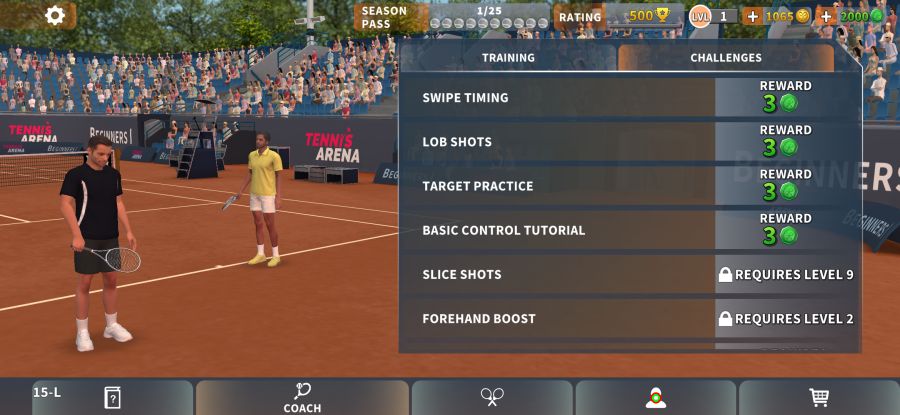Open the shopping cart store
This screenshot has width=900, height=415.
pyautogui.click(x=819, y=397)
